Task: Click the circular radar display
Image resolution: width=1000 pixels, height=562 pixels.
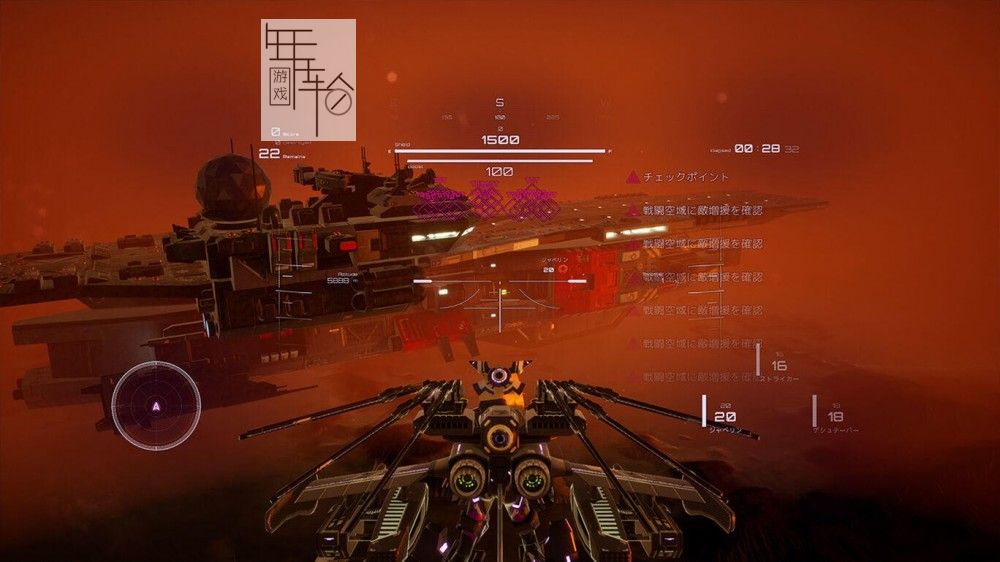Action: click(155, 405)
